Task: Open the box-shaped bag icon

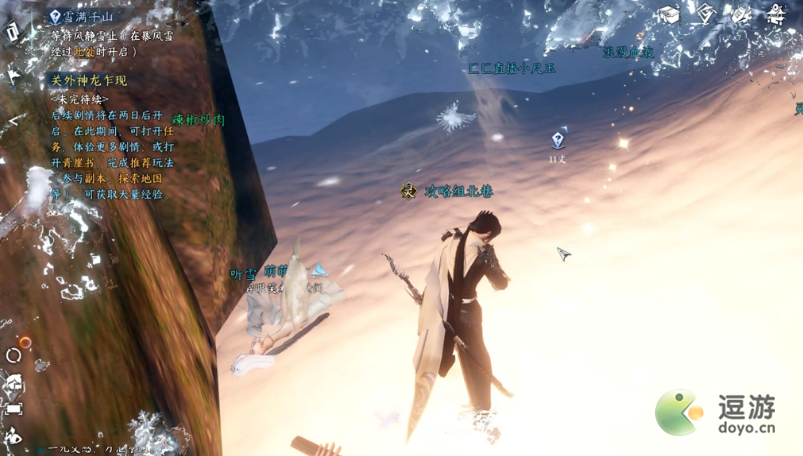Action: click(669, 15)
